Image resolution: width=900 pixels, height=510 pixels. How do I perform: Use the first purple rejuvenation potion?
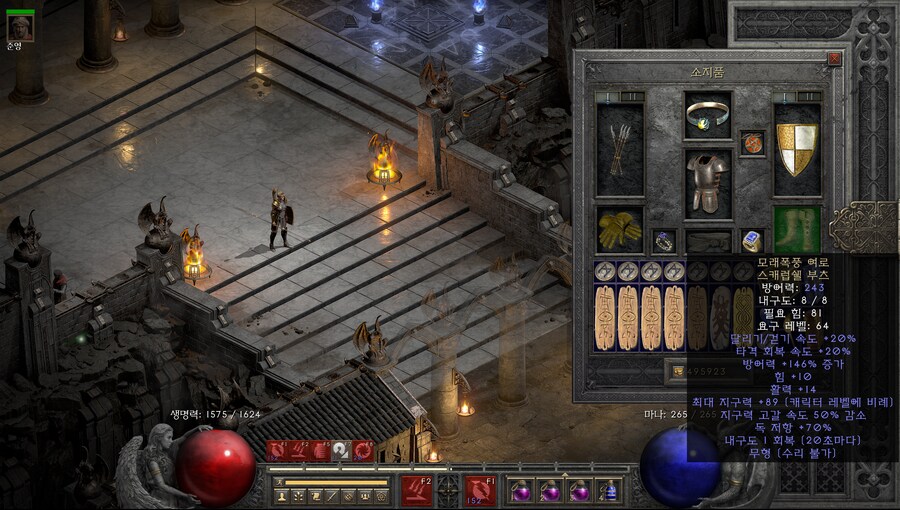[521, 491]
